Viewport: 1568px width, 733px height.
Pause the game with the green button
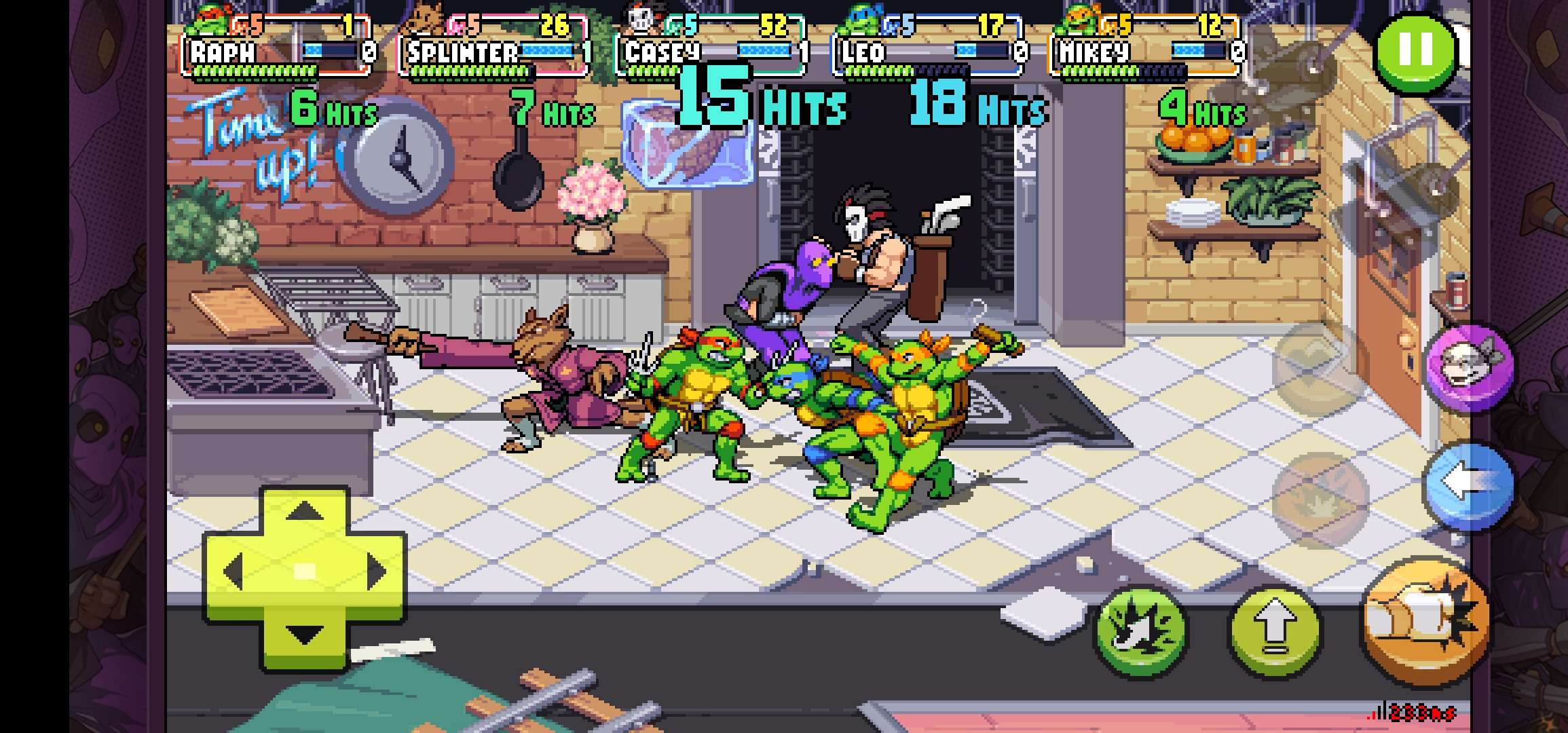(x=1416, y=50)
